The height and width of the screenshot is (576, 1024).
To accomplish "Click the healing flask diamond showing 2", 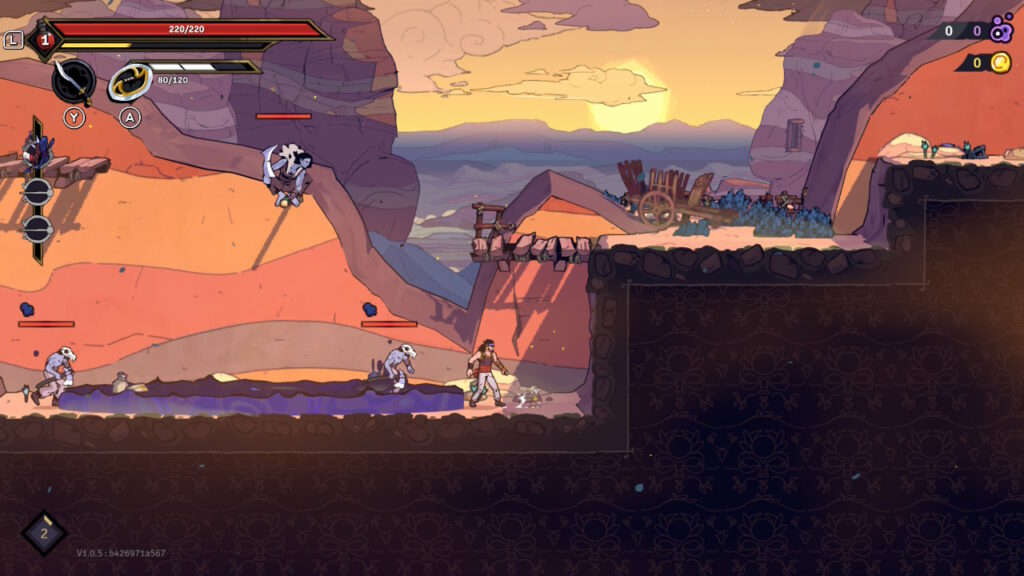I will pyautogui.click(x=44, y=534).
